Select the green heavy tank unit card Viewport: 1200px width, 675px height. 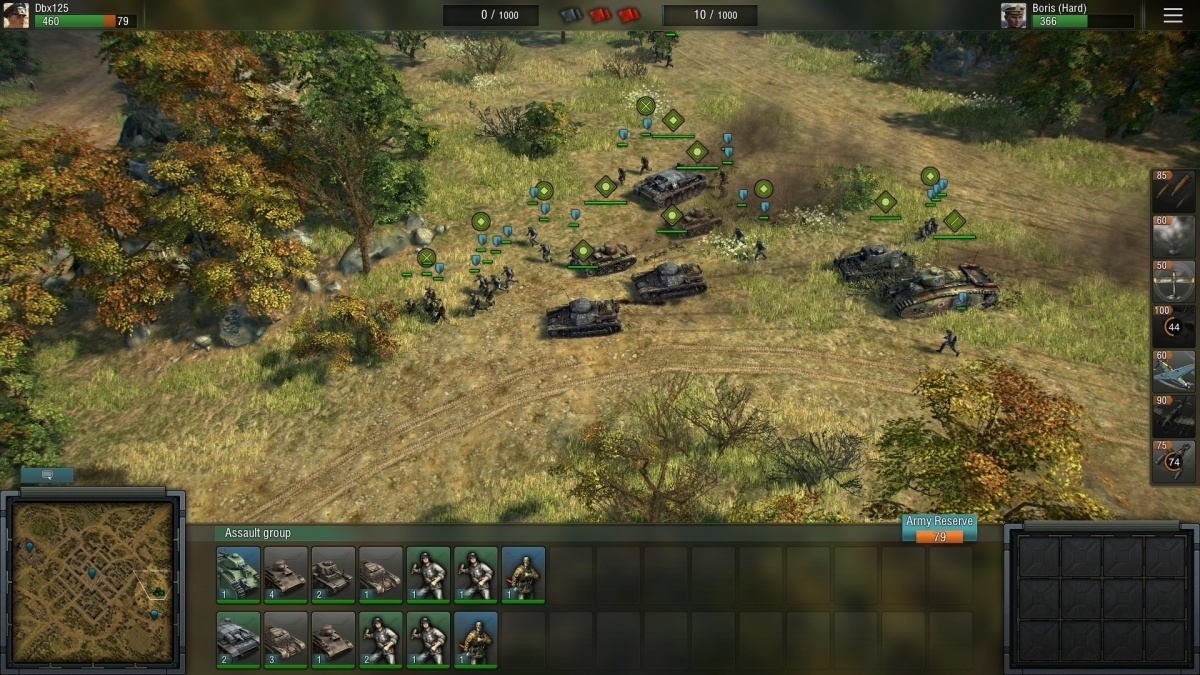pyautogui.click(x=238, y=574)
